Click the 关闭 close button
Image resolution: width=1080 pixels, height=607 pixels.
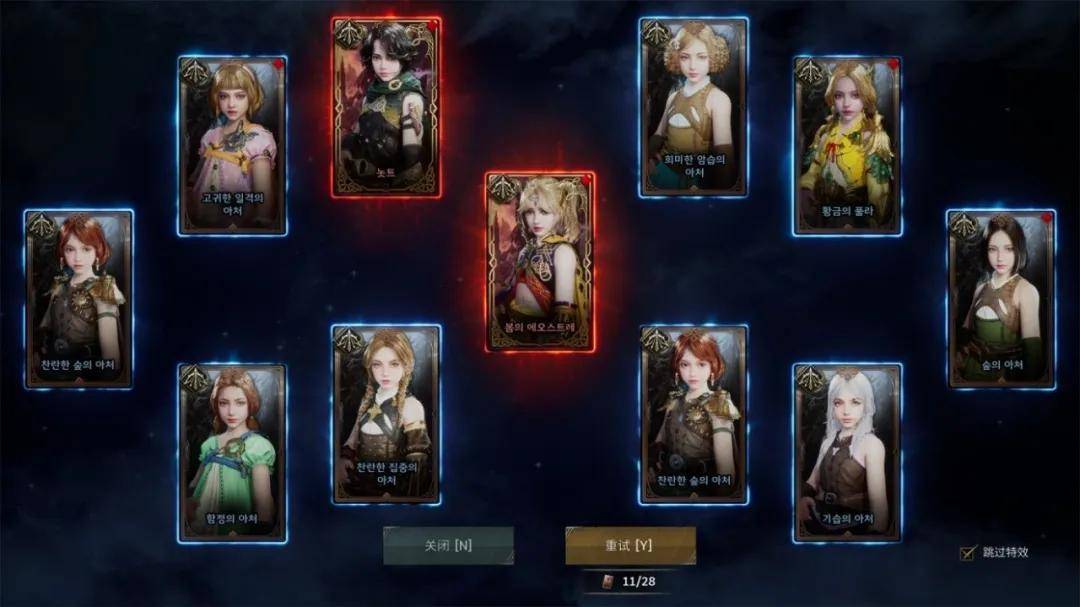448,546
